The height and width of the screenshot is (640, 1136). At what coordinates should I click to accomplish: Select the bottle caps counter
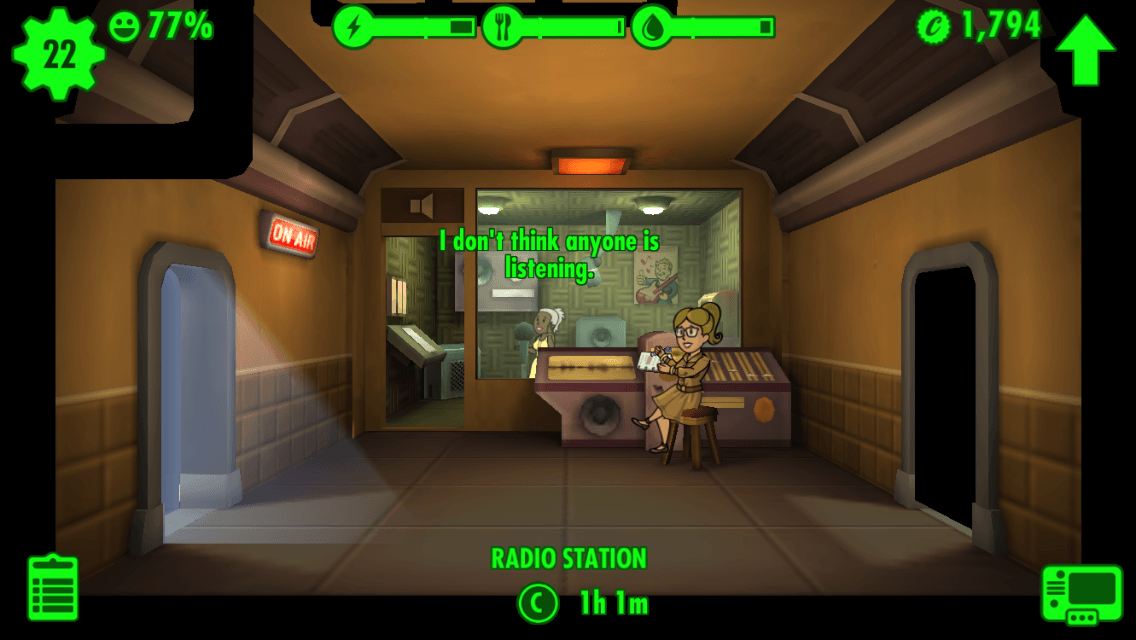coord(979,26)
